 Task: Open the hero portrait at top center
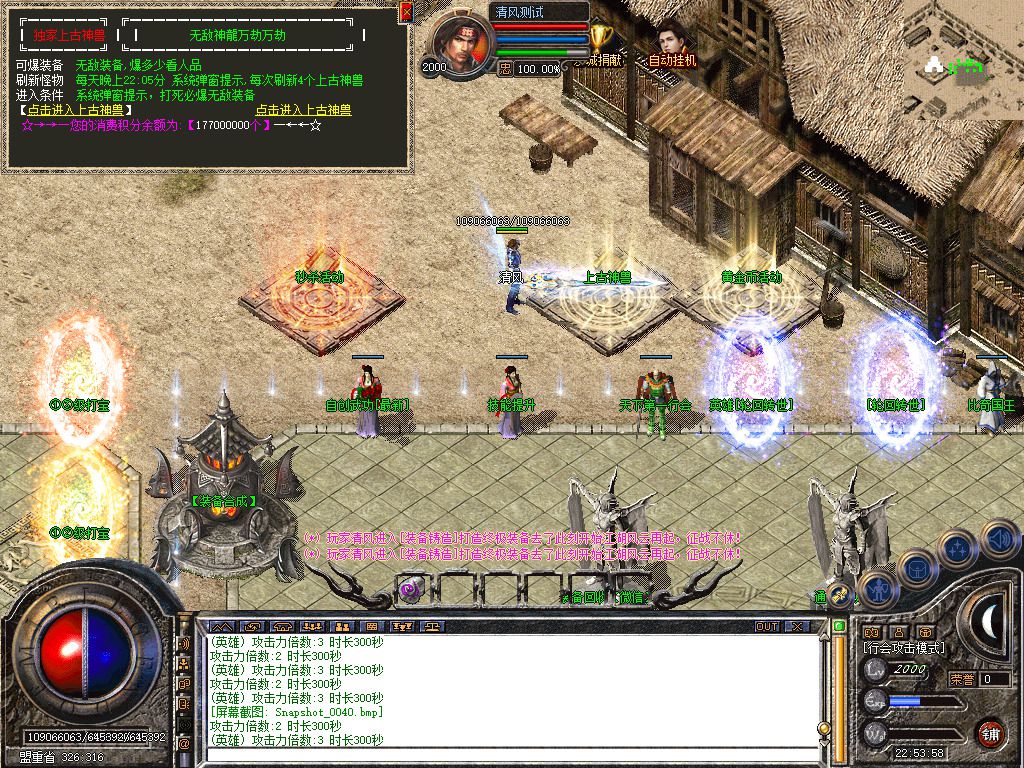click(x=461, y=46)
